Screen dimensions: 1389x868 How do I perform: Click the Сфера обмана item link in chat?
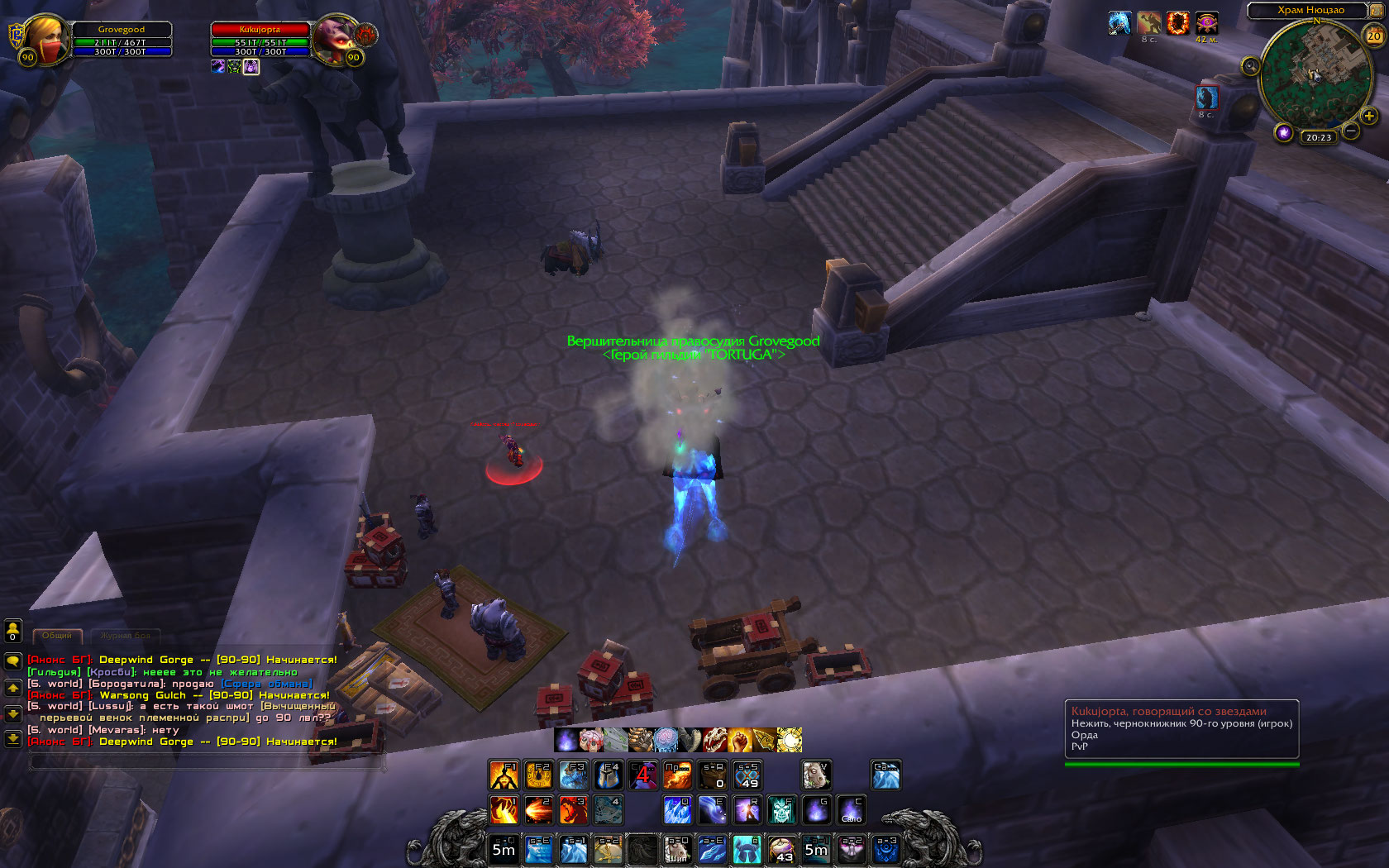(266, 684)
